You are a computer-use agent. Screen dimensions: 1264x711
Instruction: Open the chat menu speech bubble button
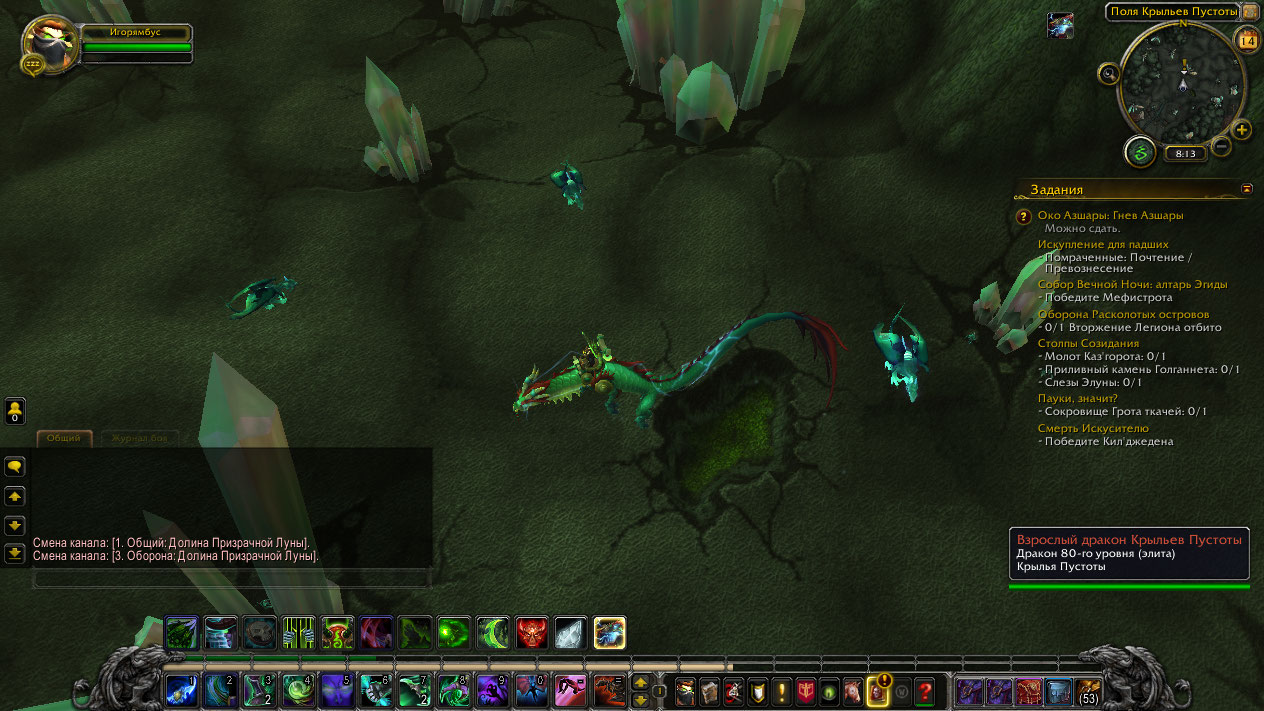coord(15,466)
